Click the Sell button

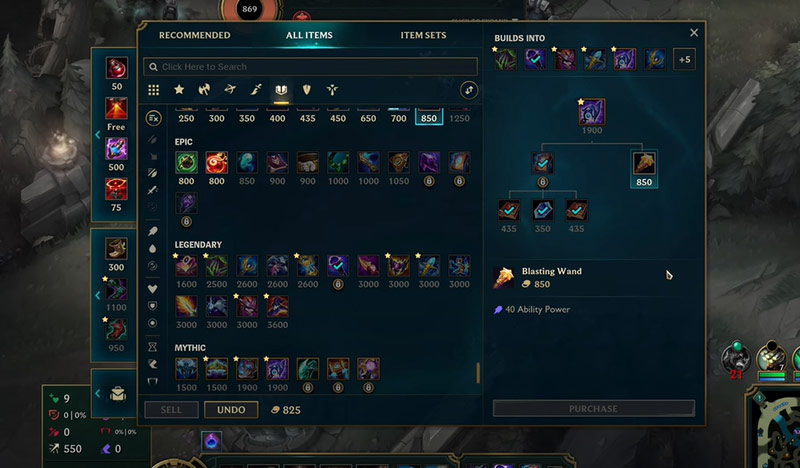point(171,410)
